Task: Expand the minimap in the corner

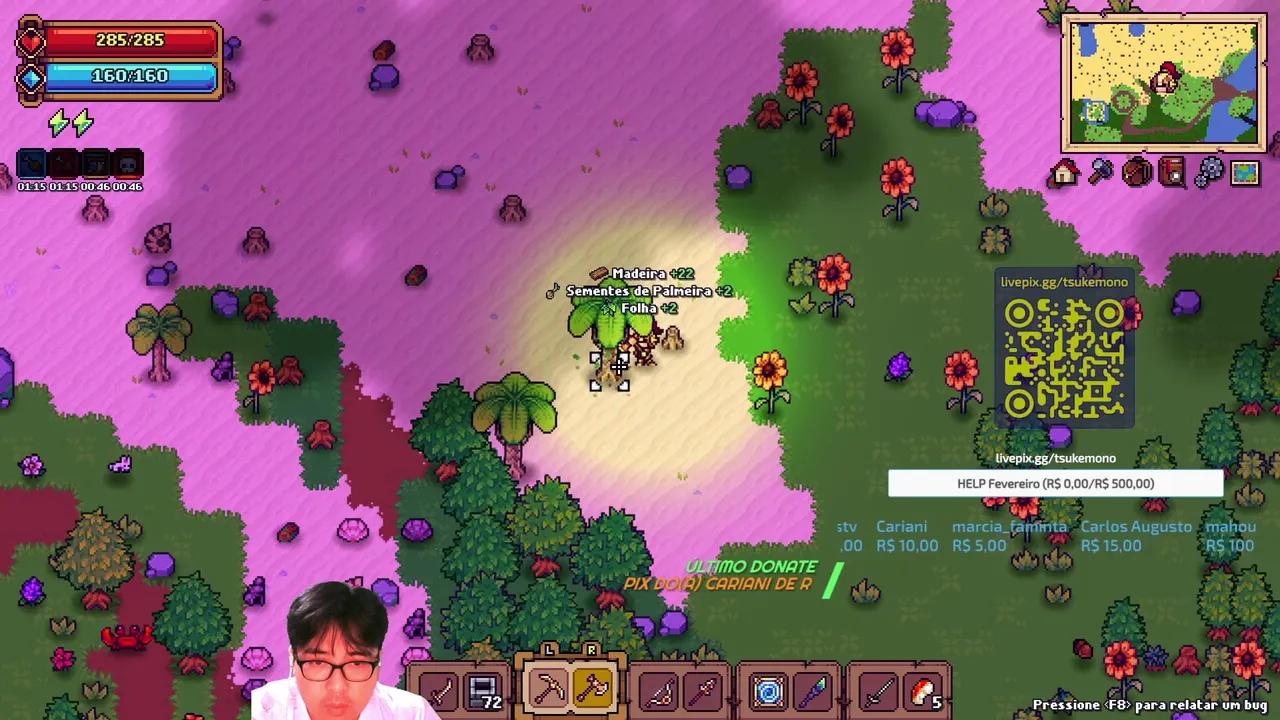Action: pos(1163,80)
